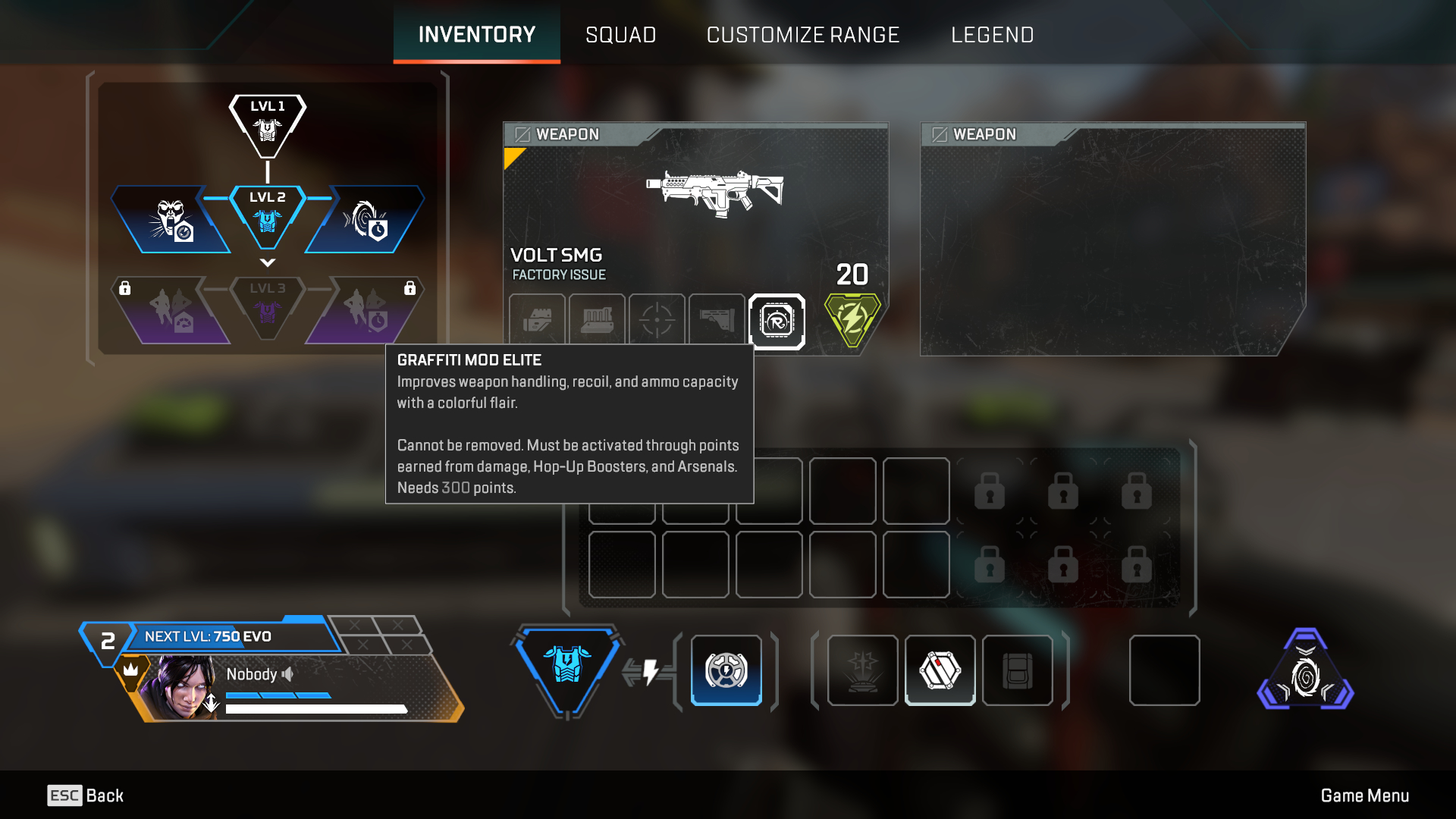Click the backpack equipment slot
The width and height of the screenshot is (1456, 819).
click(x=1017, y=670)
